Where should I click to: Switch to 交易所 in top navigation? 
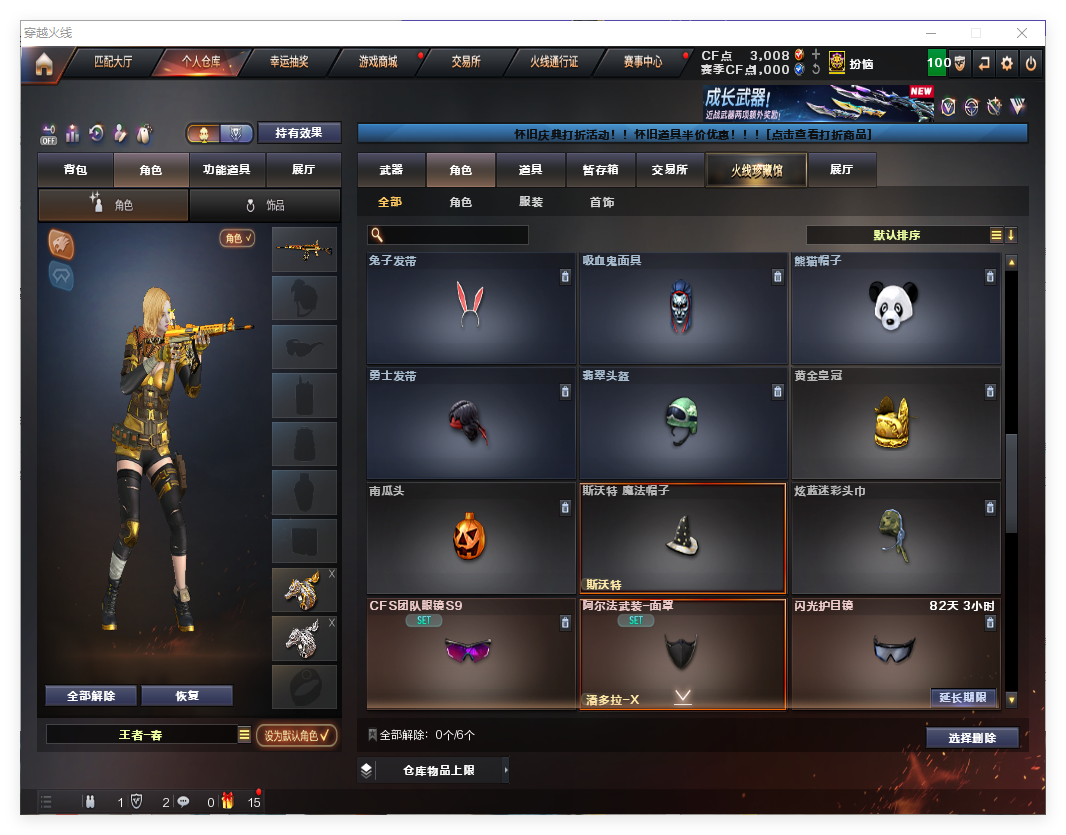pos(465,62)
